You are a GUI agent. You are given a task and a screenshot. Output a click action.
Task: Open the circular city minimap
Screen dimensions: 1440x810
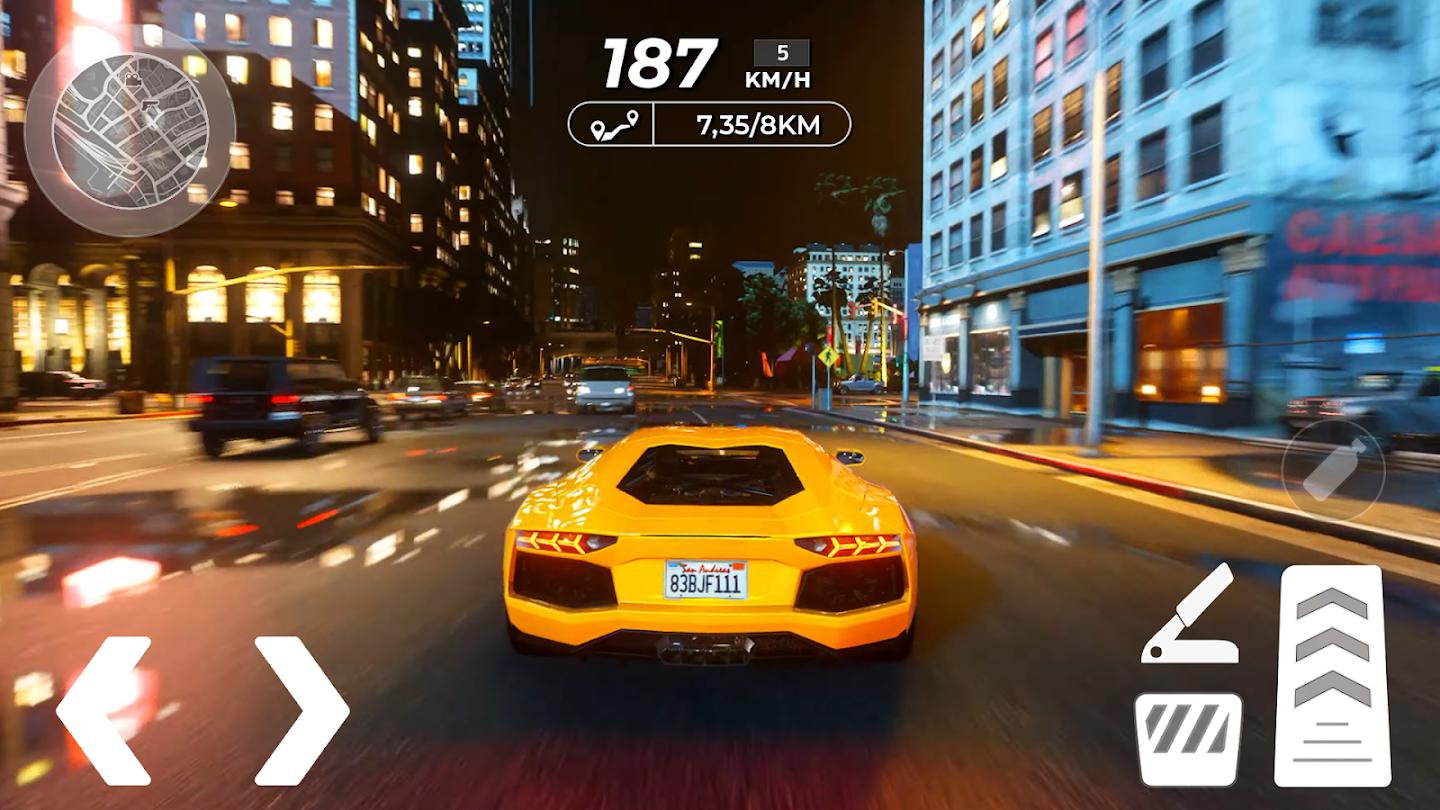129,130
